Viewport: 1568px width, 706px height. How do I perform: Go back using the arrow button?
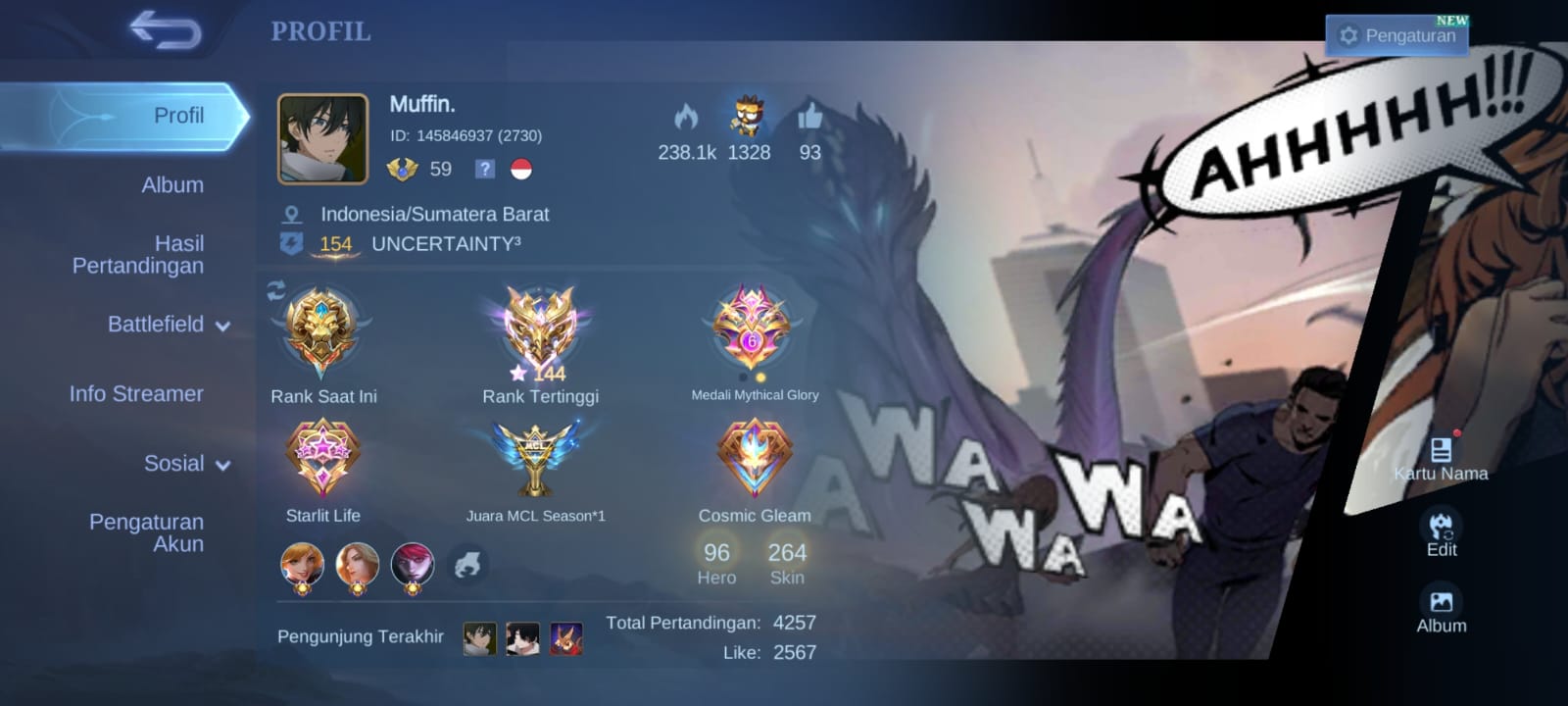(166, 30)
